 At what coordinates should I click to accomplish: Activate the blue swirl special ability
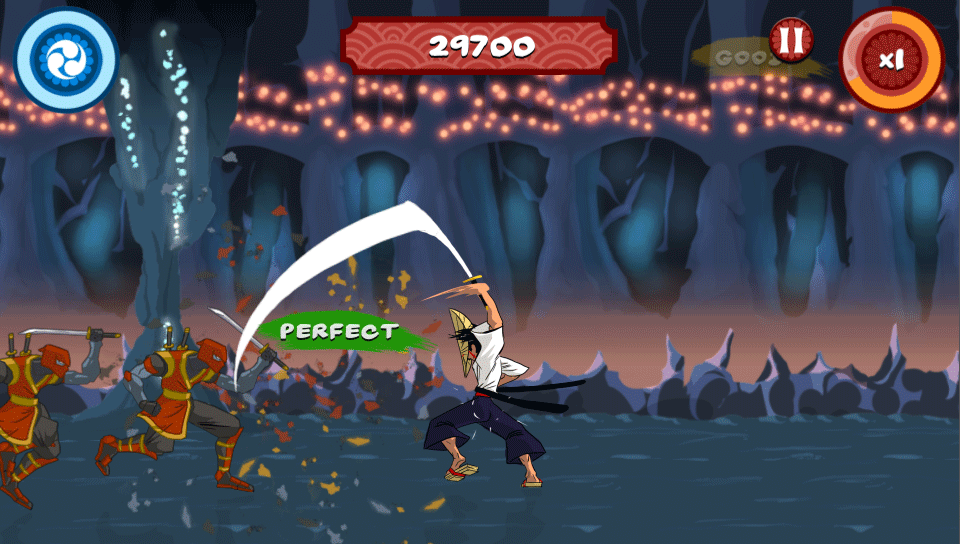tap(66, 59)
